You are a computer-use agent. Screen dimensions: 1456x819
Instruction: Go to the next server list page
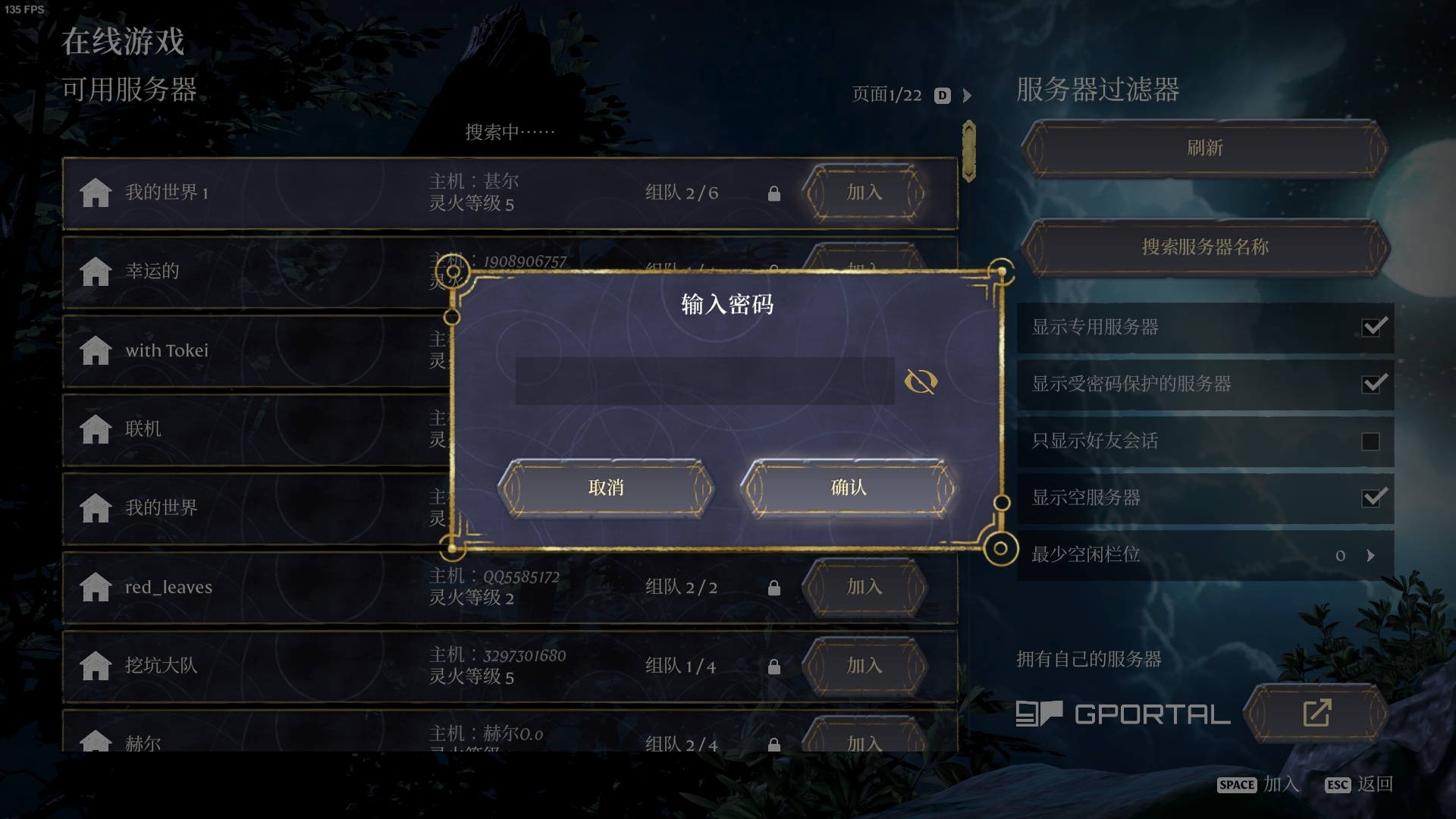(967, 96)
